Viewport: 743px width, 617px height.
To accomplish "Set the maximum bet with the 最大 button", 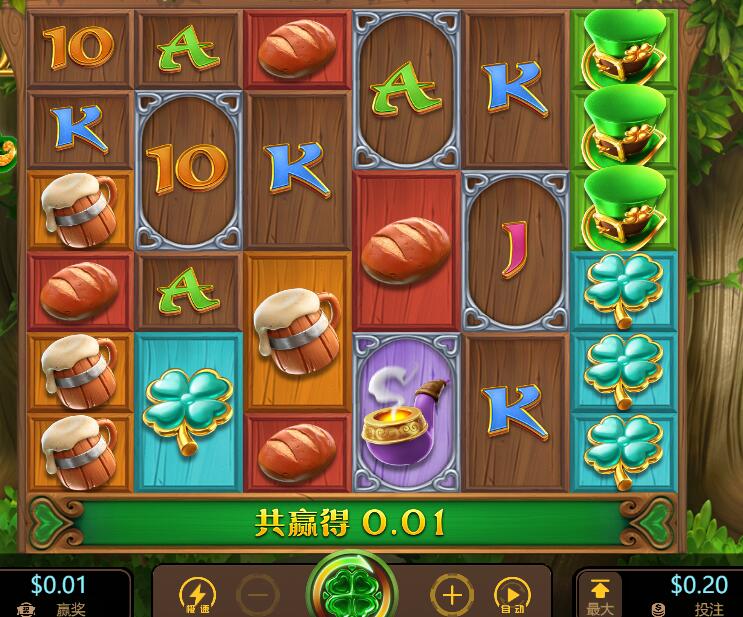I will click(x=600, y=594).
